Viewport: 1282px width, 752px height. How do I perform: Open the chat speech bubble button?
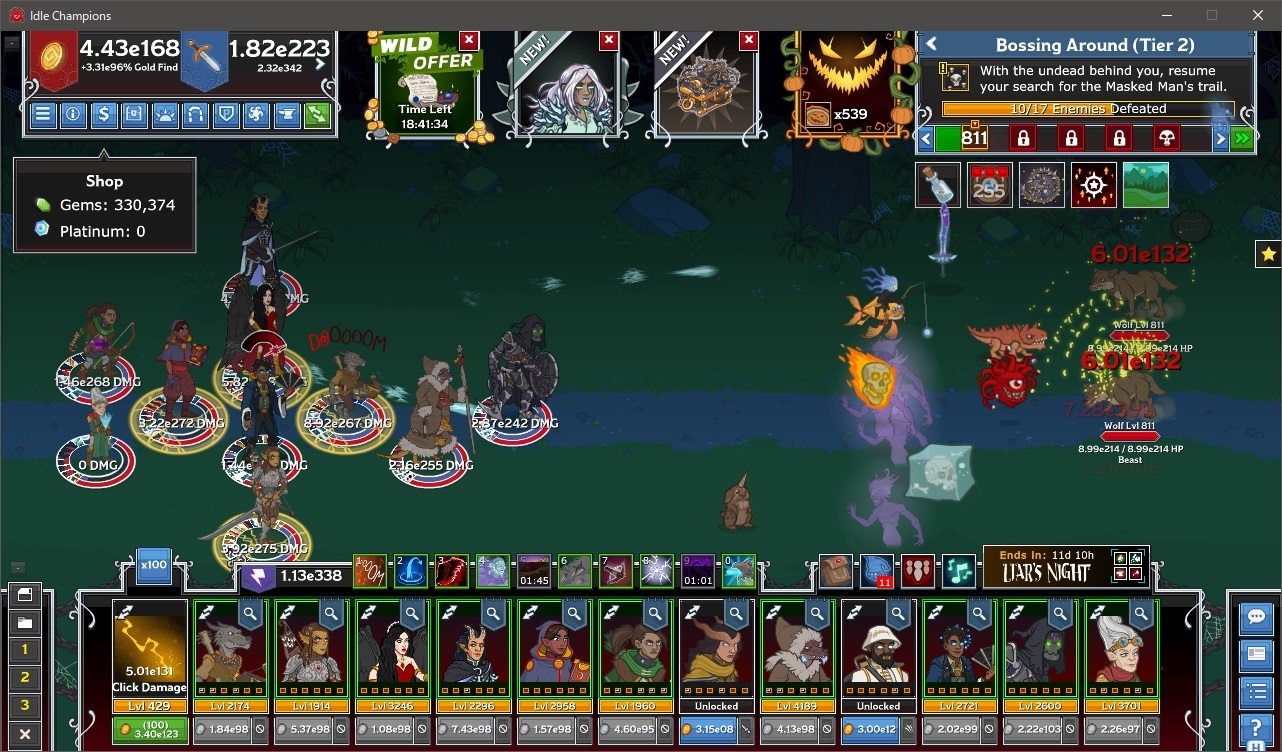[x=1254, y=617]
